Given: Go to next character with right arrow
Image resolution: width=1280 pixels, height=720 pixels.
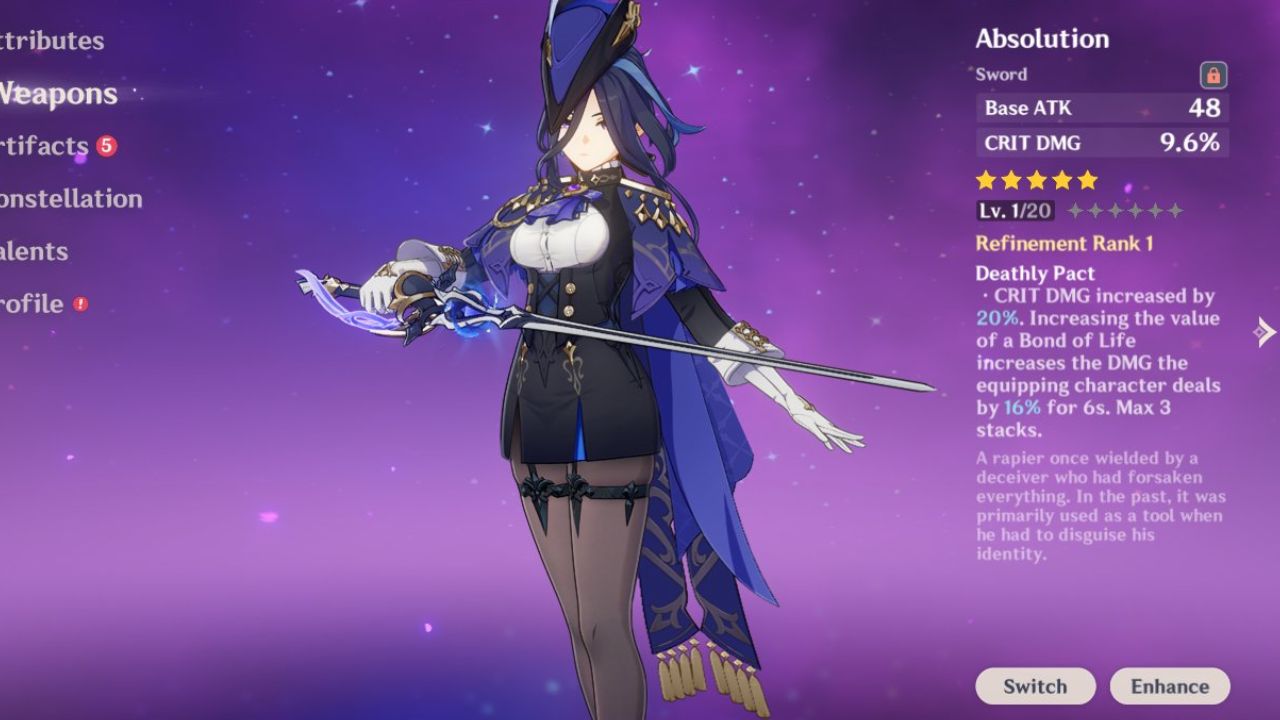Looking at the screenshot, I should pos(1266,332).
